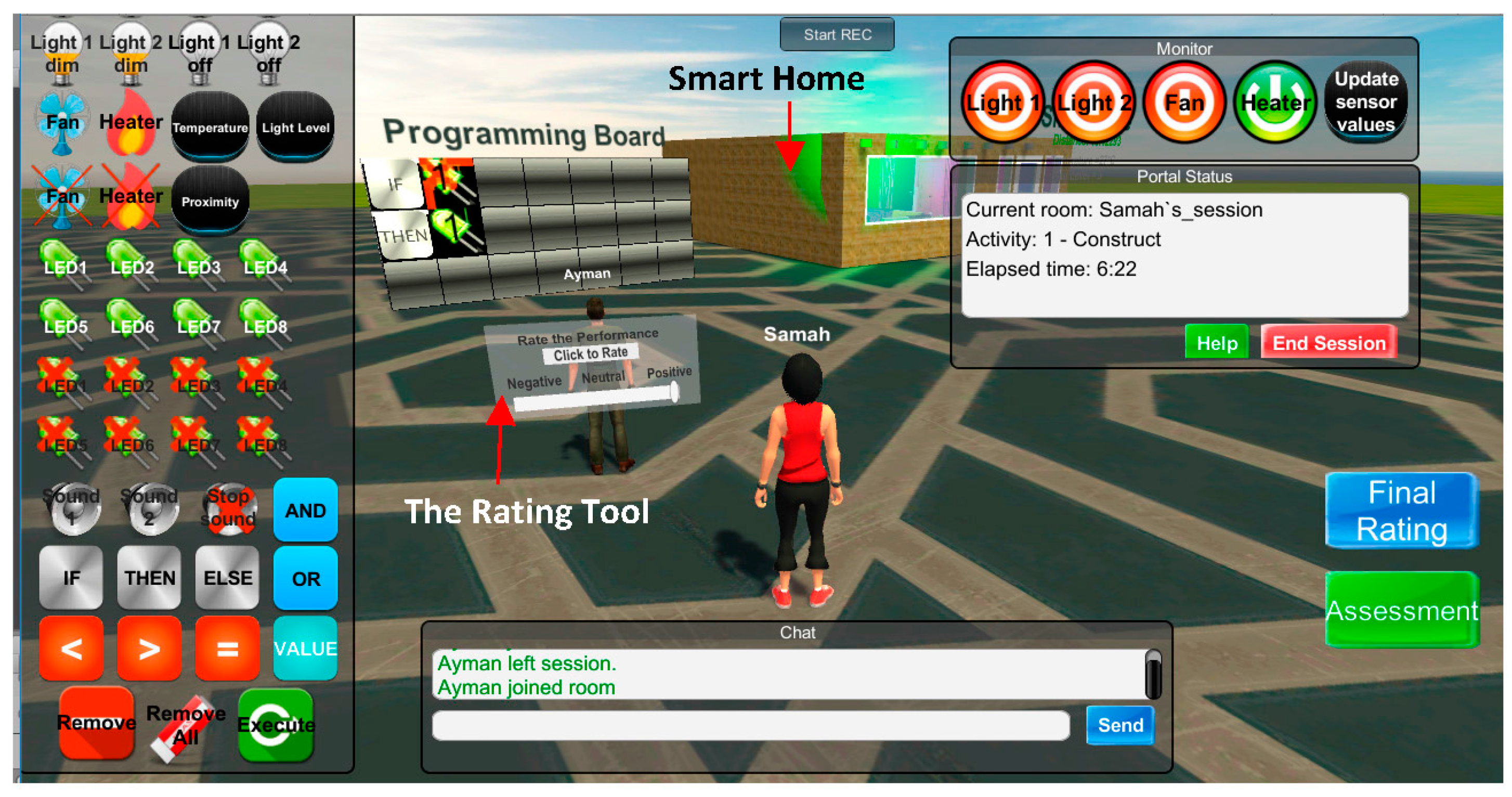Add the AND operator block
The width and height of the screenshot is (1512, 797).
(x=305, y=511)
